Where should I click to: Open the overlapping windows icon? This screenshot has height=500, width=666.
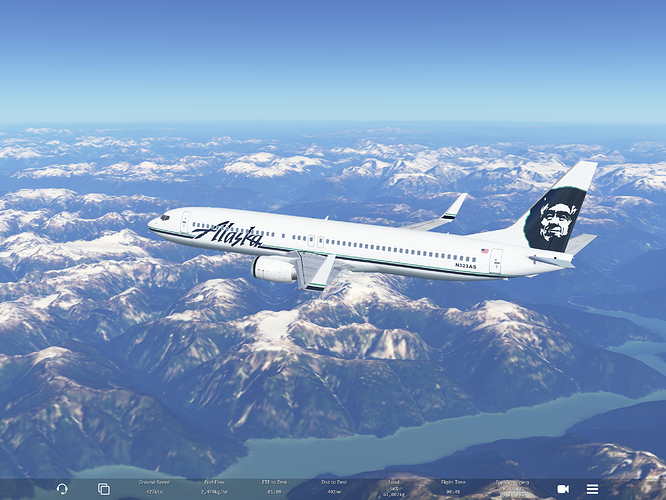[103, 488]
